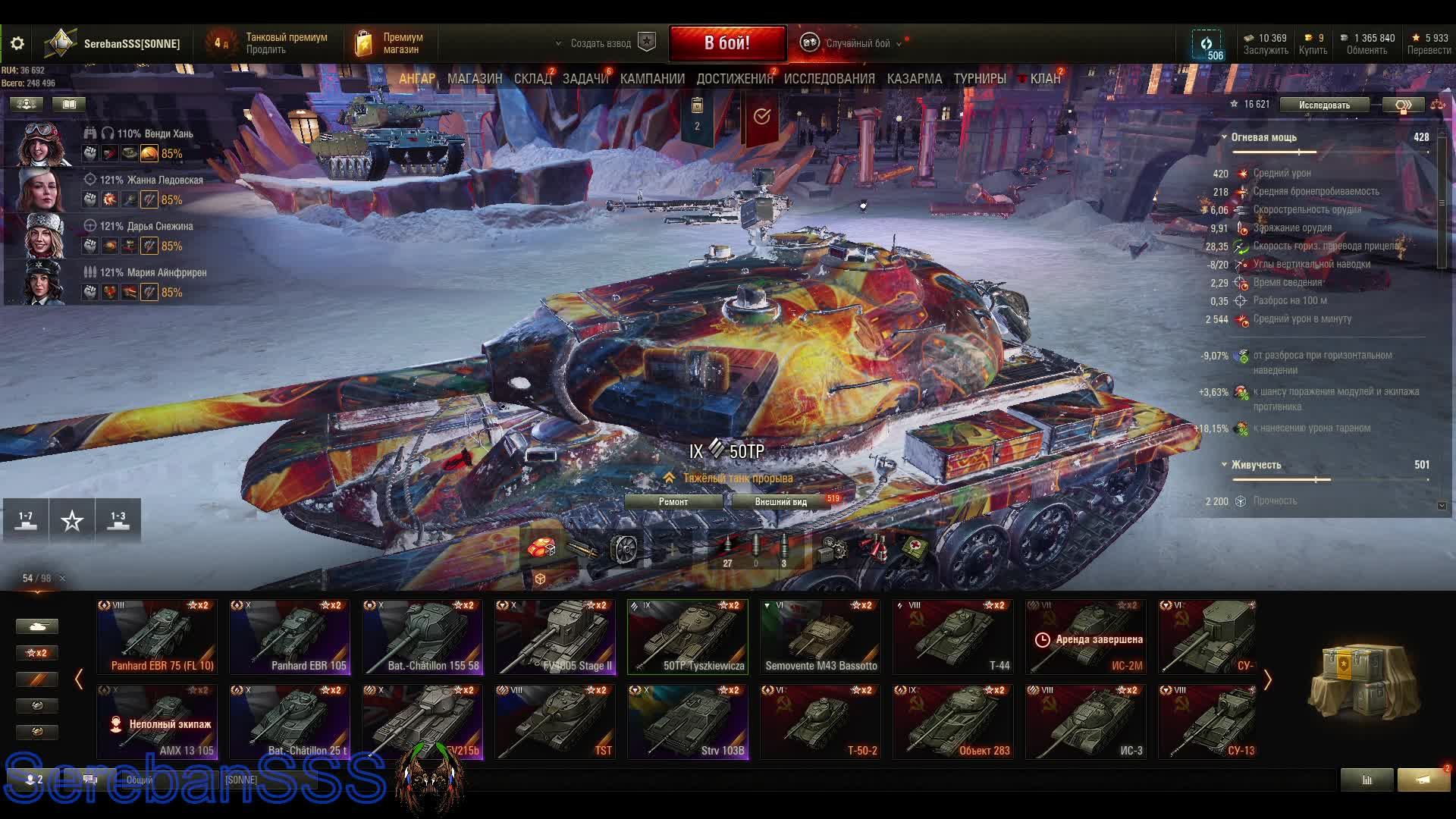Switch to the МАГАЗИН tab
The image size is (1456, 819).
(x=475, y=79)
